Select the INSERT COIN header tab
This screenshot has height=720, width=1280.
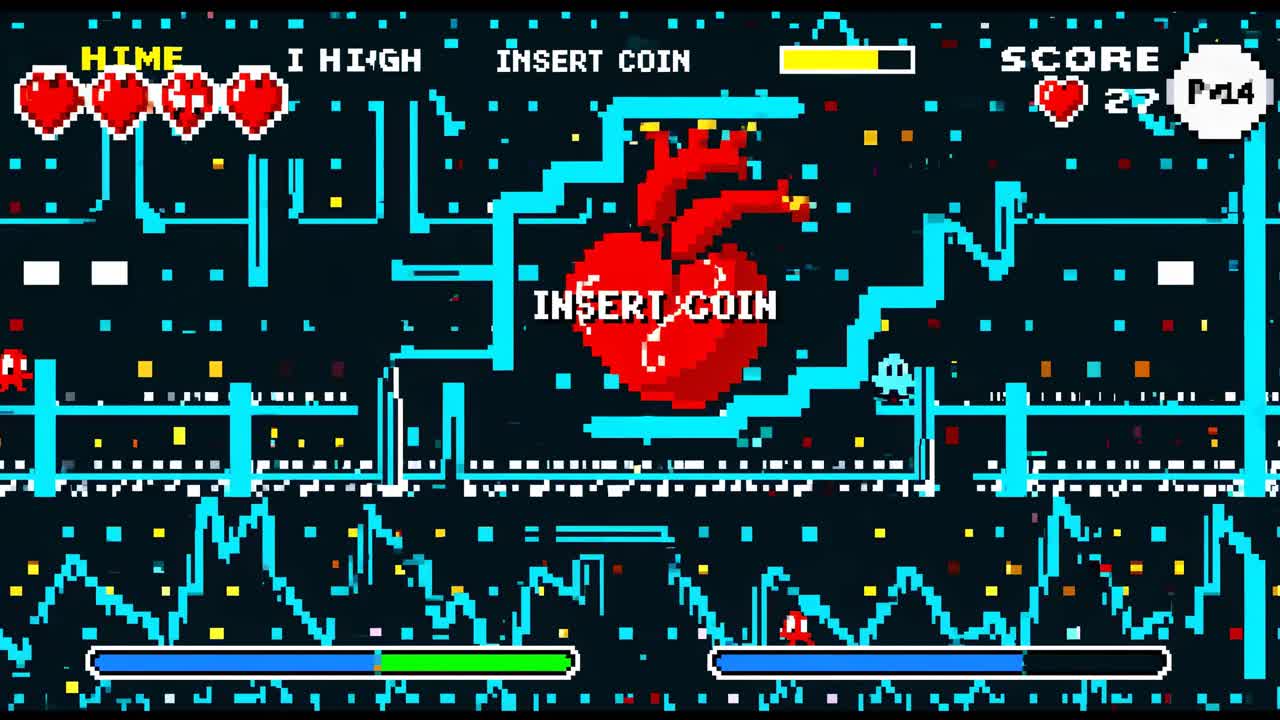pyautogui.click(x=594, y=61)
